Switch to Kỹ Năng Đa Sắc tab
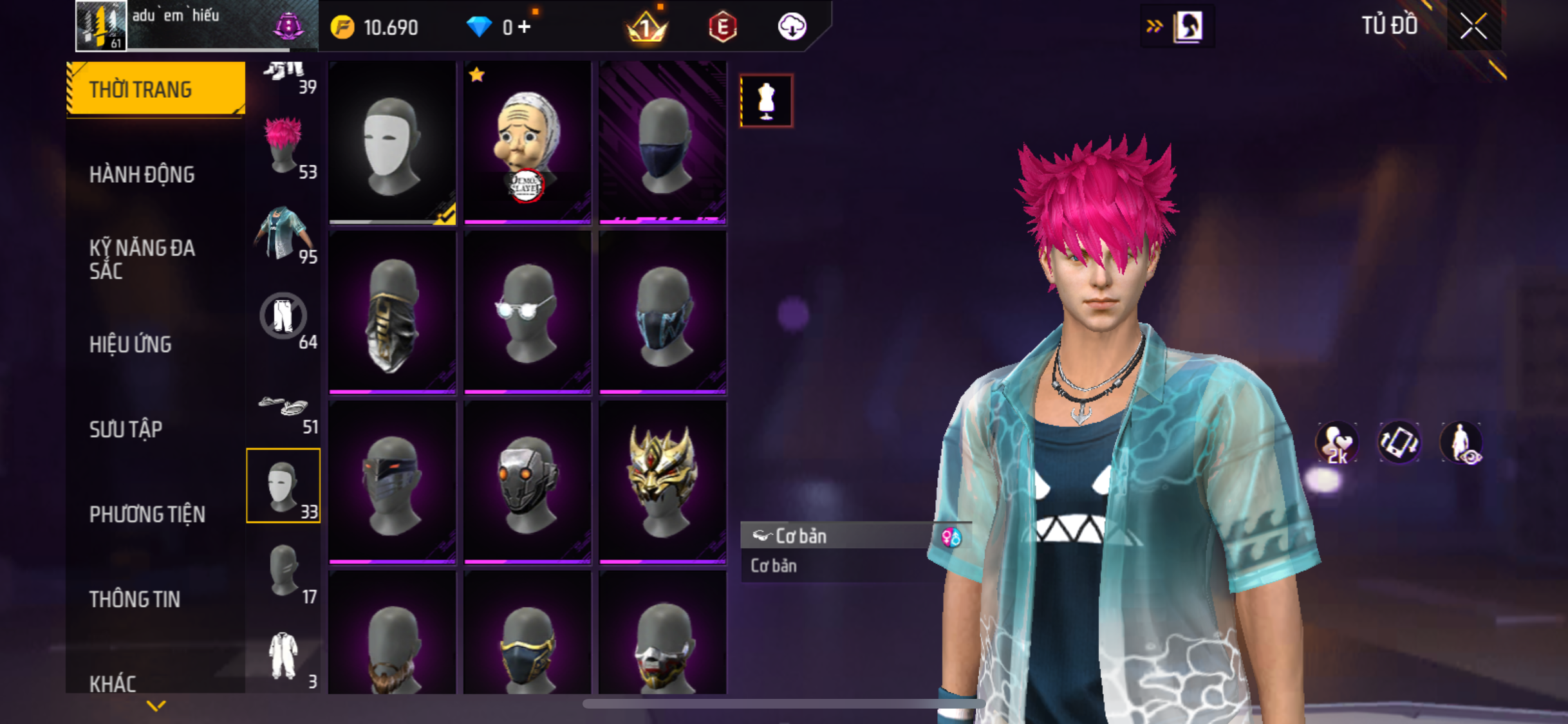Viewport: 1568px width, 724px height. tap(142, 259)
